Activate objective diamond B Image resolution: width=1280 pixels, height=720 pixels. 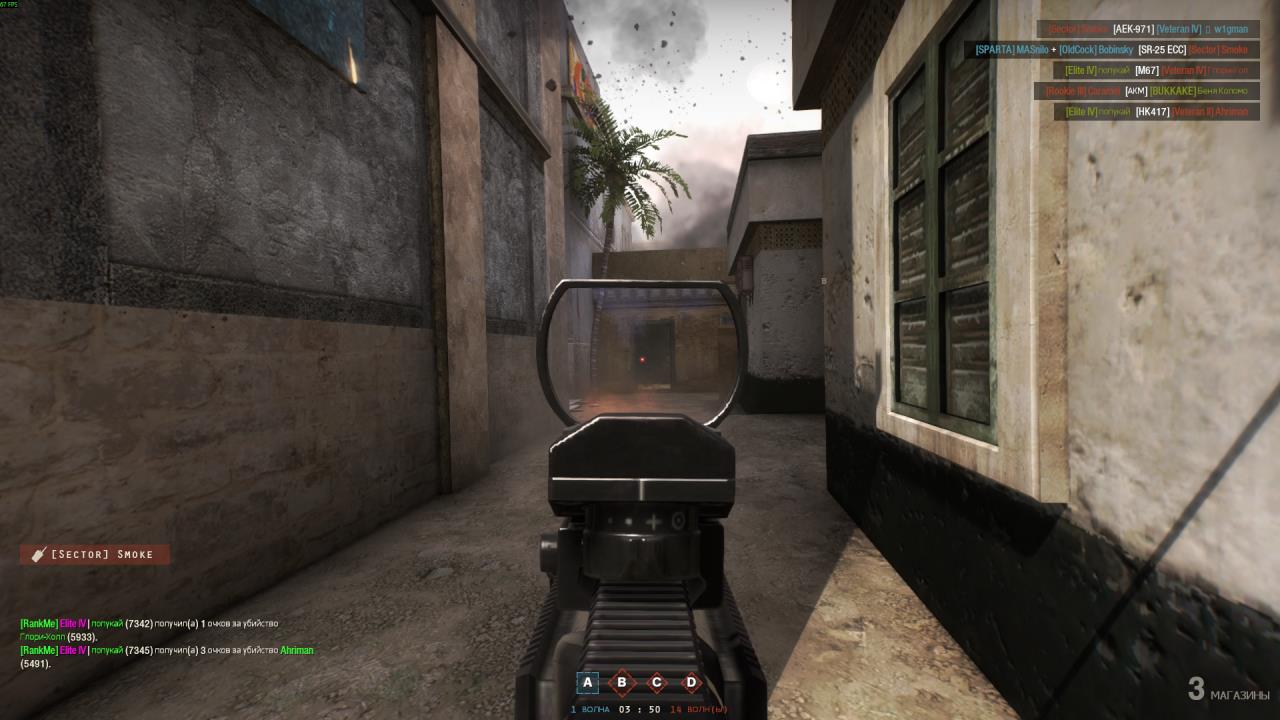tap(622, 681)
